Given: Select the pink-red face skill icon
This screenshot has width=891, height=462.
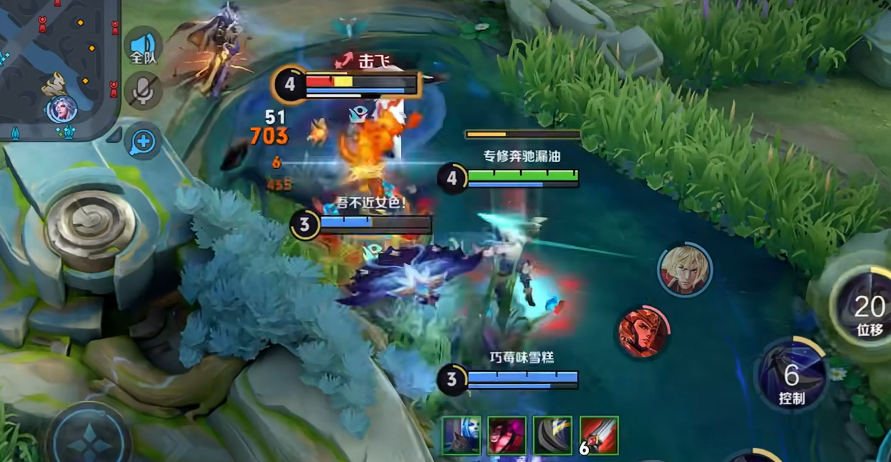Looking at the screenshot, I should point(507,436).
